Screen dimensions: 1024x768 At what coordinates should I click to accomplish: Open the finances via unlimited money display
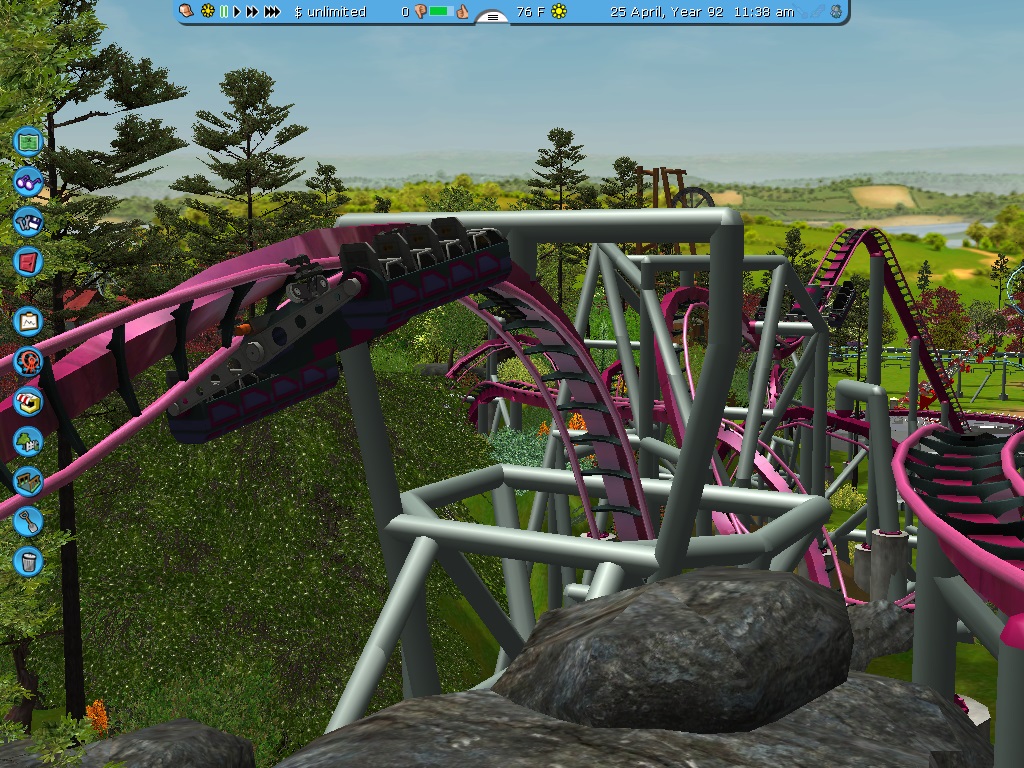coord(330,12)
